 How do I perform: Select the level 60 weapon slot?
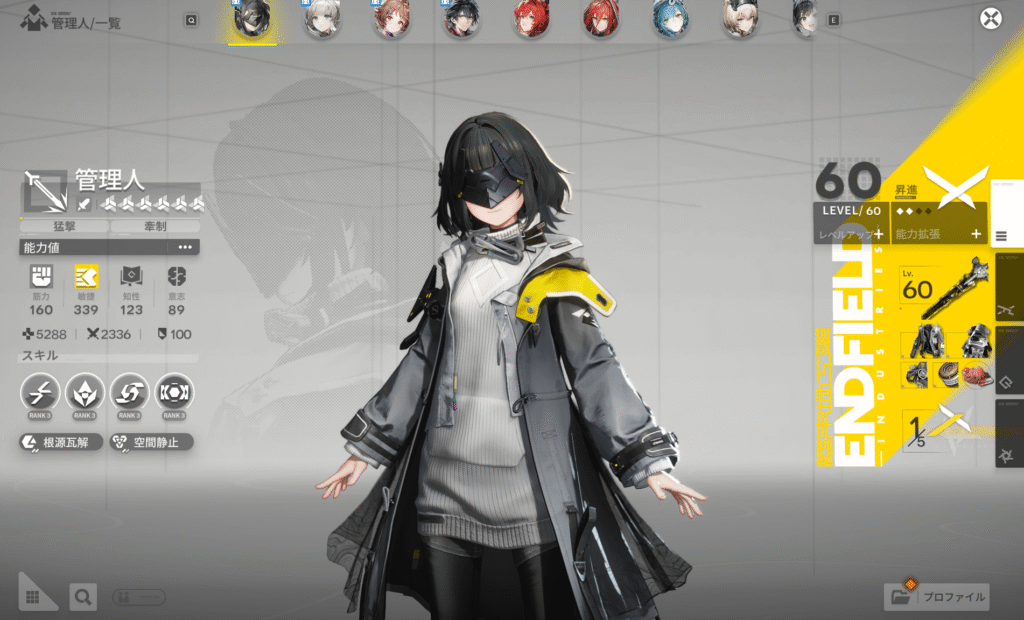tap(944, 290)
